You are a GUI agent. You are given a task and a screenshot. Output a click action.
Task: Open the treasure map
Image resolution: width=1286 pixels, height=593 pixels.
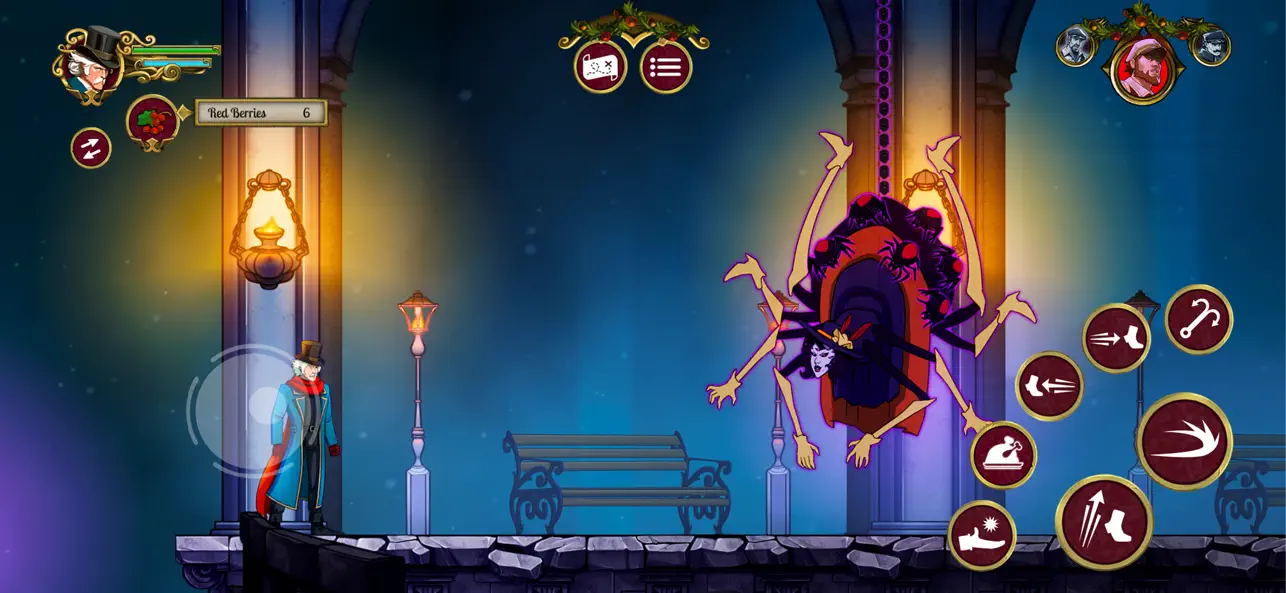(600, 68)
